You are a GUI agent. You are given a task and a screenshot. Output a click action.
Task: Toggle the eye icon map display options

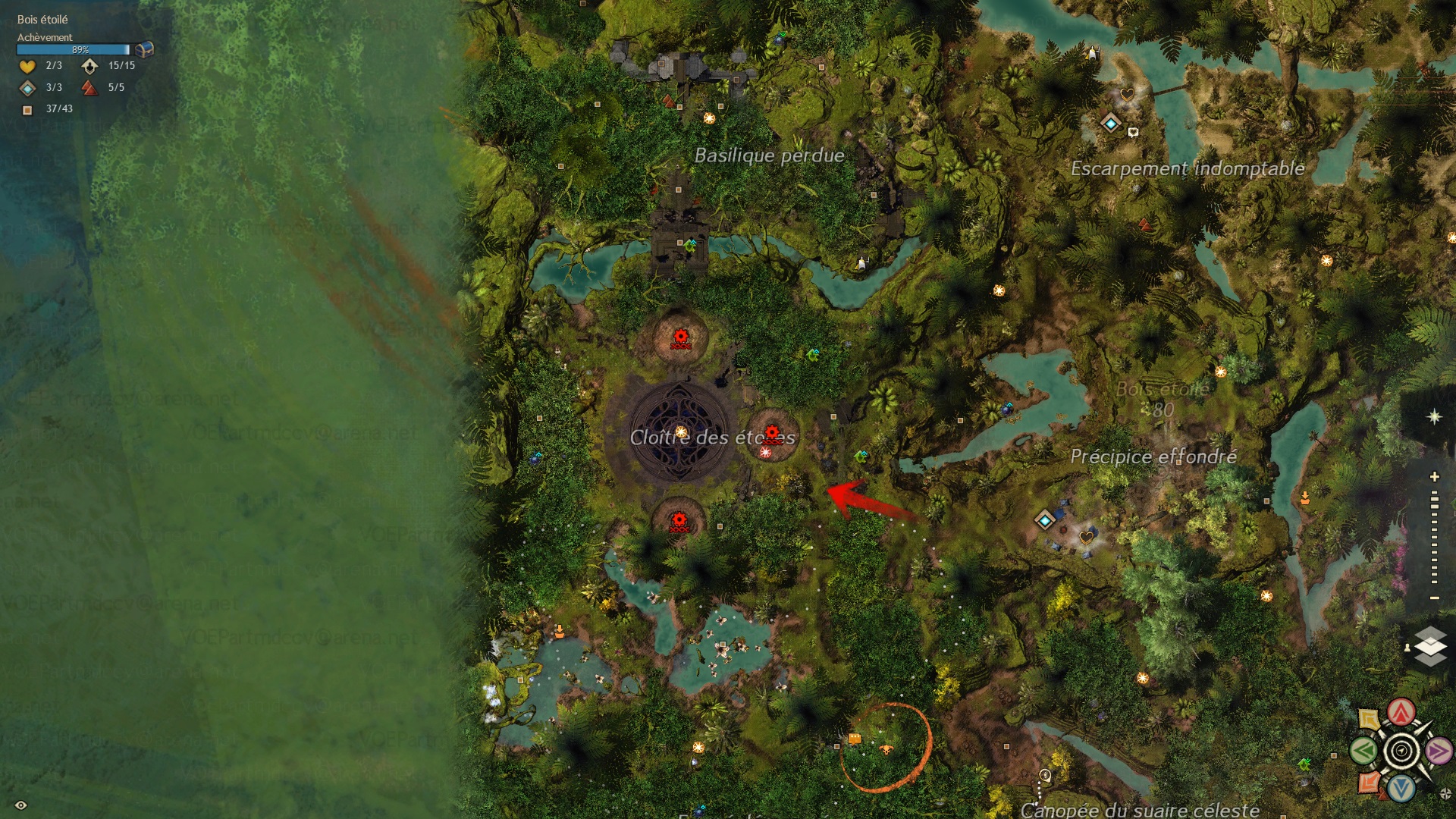pyautogui.click(x=21, y=805)
